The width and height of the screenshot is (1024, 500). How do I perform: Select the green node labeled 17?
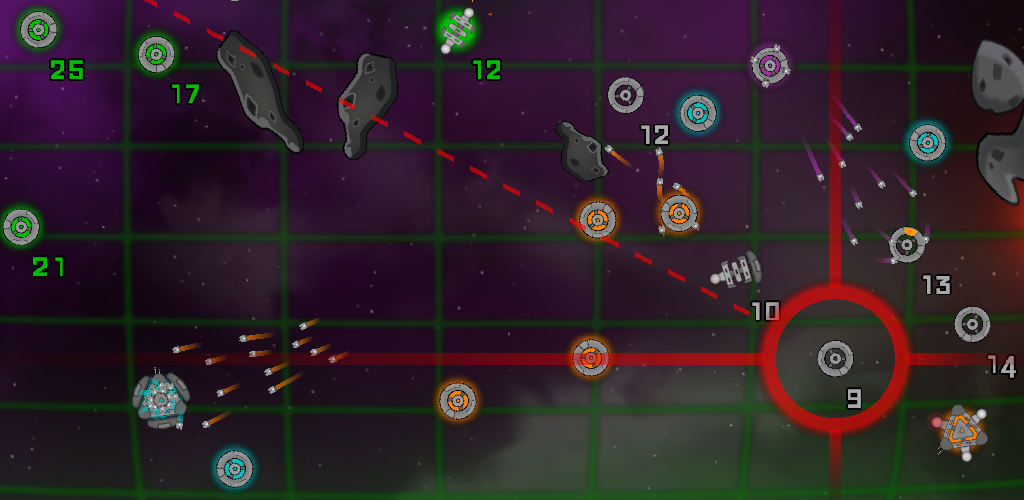[x=156, y=54]
